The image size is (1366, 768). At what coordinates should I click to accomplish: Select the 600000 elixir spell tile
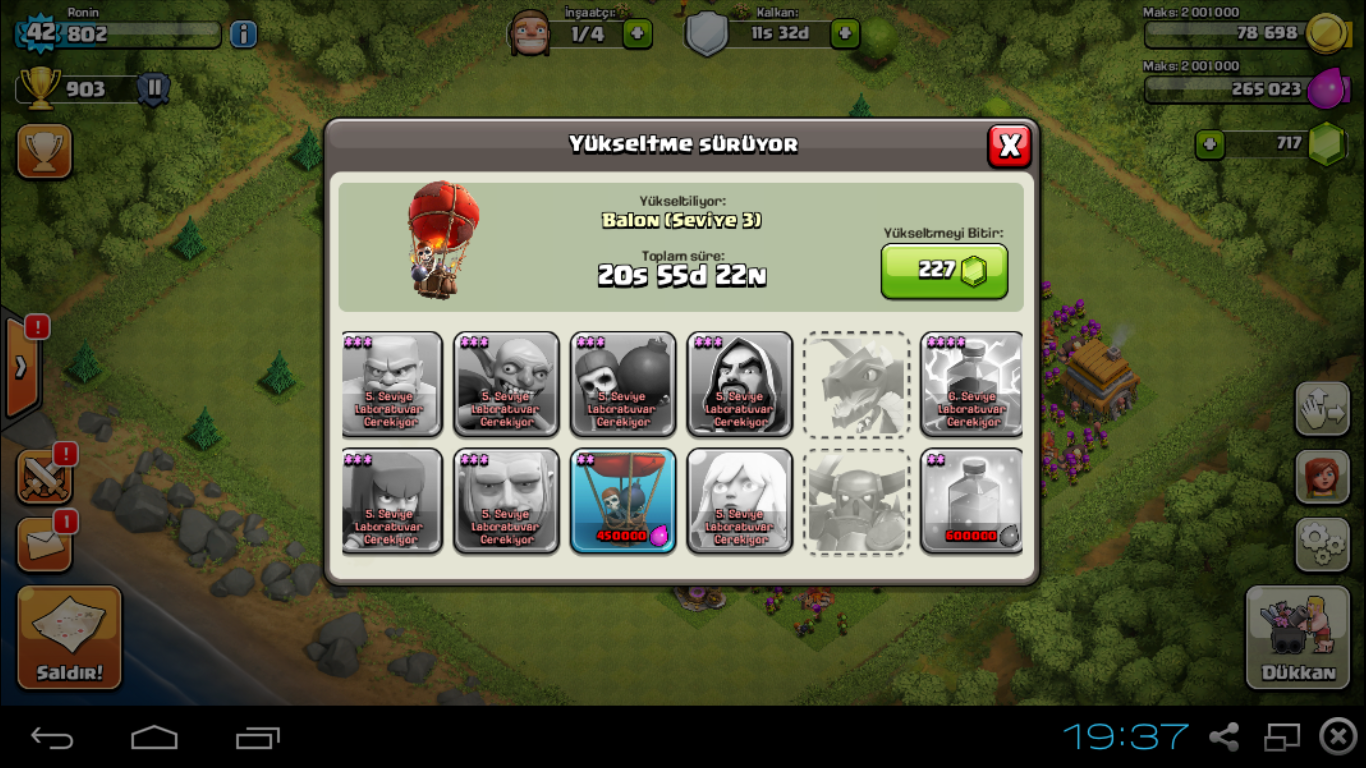(x=972, y=500)
